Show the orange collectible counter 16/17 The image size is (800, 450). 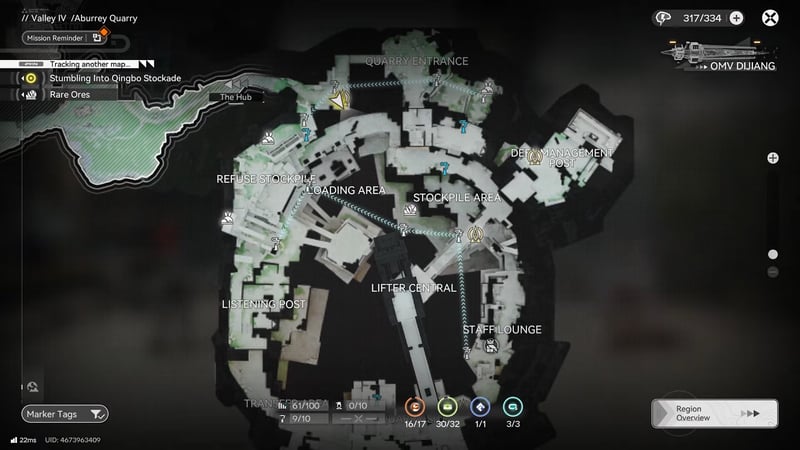tap(415, 407)
